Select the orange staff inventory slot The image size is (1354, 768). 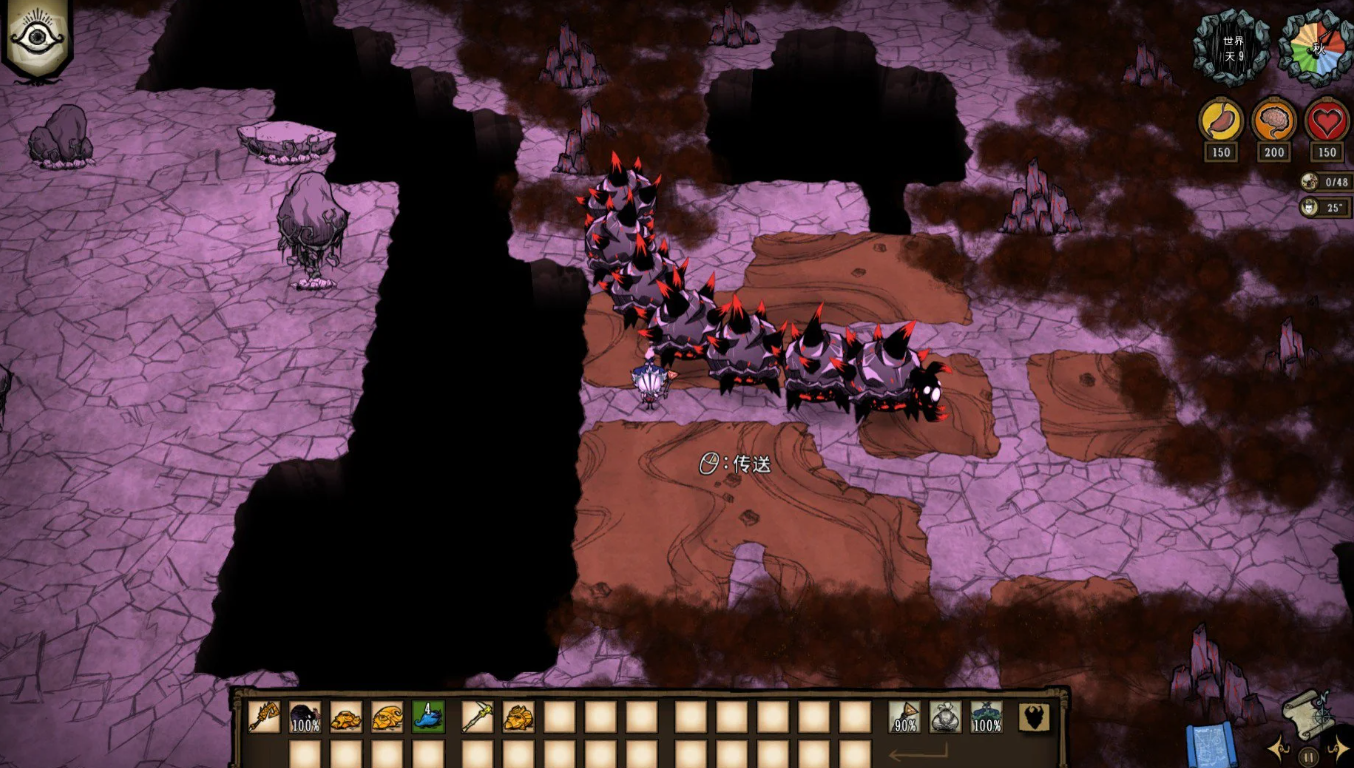[x=264, y=716]
